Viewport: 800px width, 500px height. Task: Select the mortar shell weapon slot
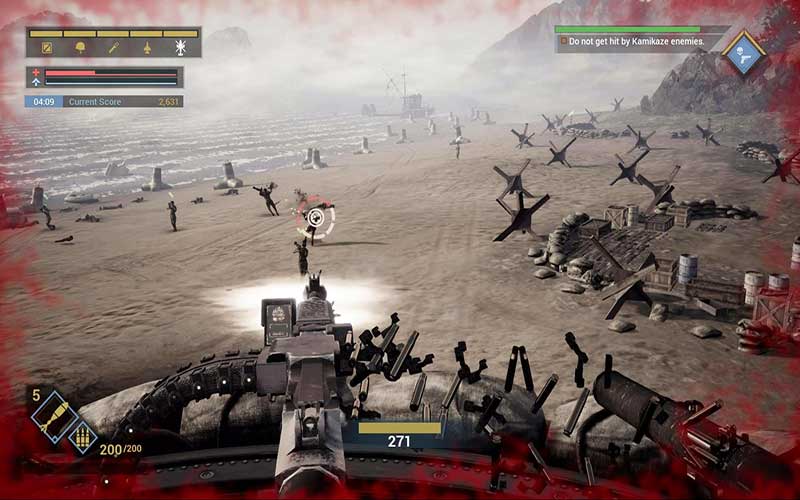pos(53,414)
